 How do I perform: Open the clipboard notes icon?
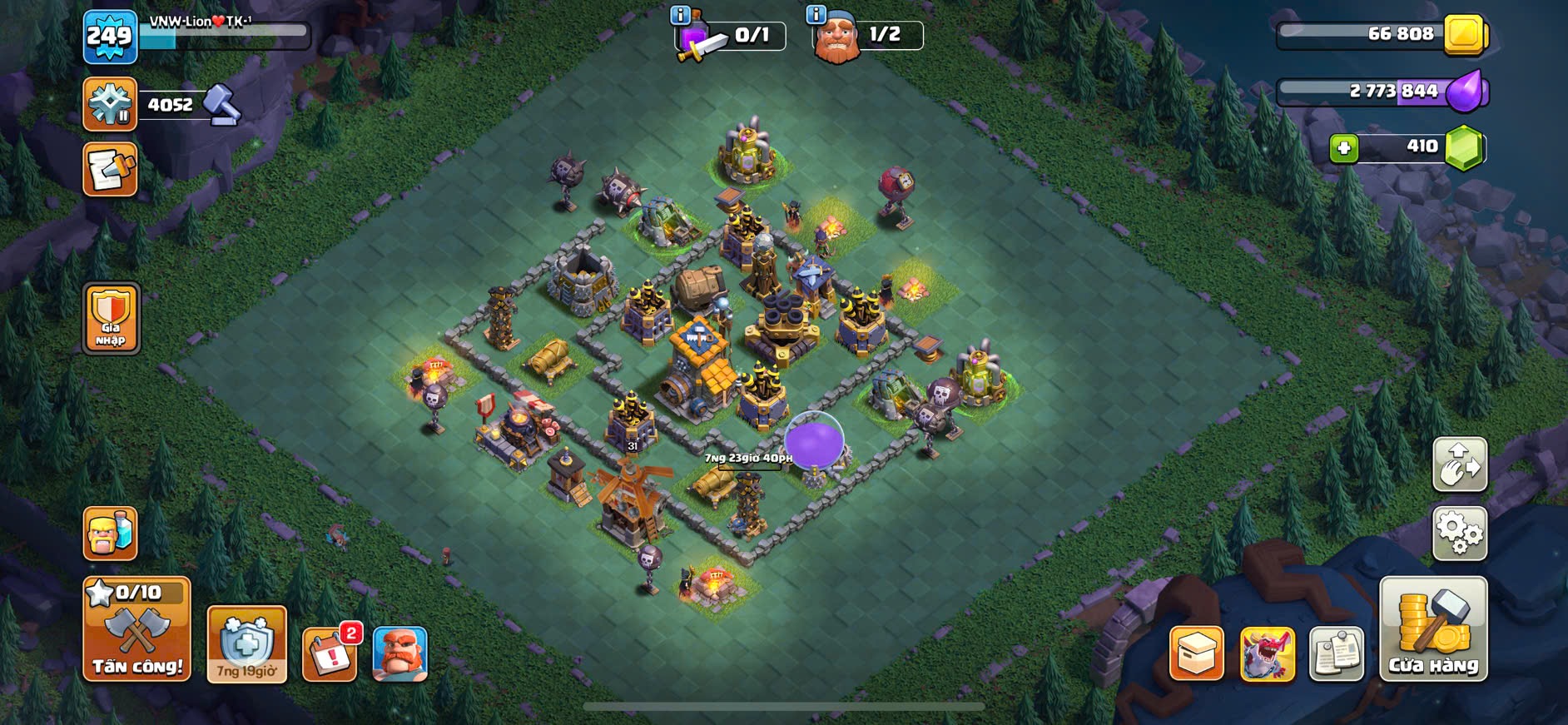(x=1337, y=654)
